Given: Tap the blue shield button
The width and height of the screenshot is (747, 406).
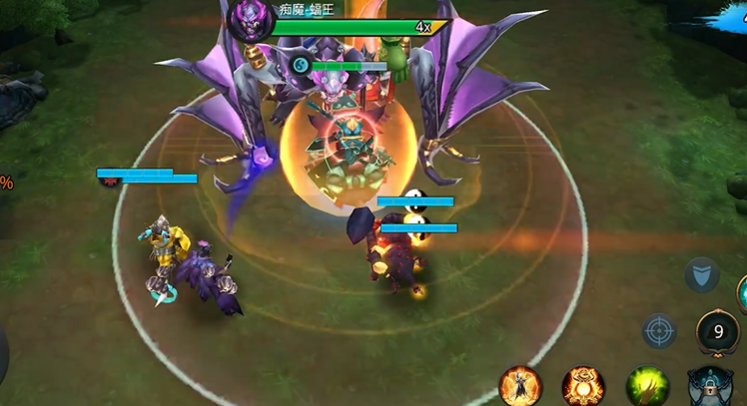Looking at the screenshot, I should pos(701,274).
